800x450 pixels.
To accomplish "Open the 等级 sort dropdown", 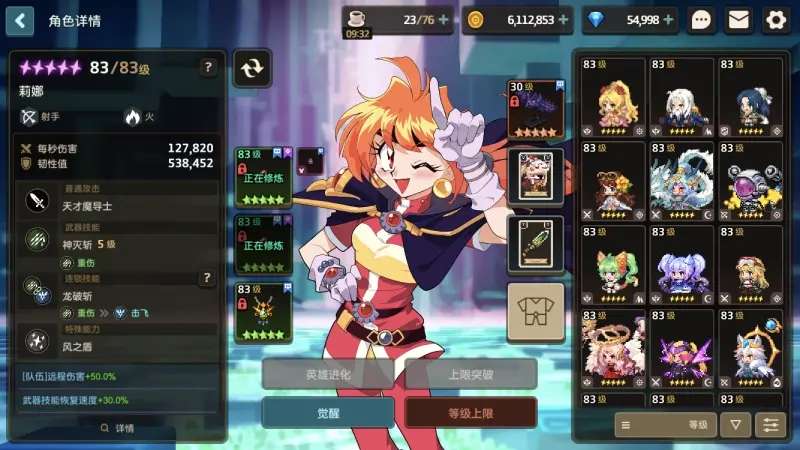I will 664,425.
